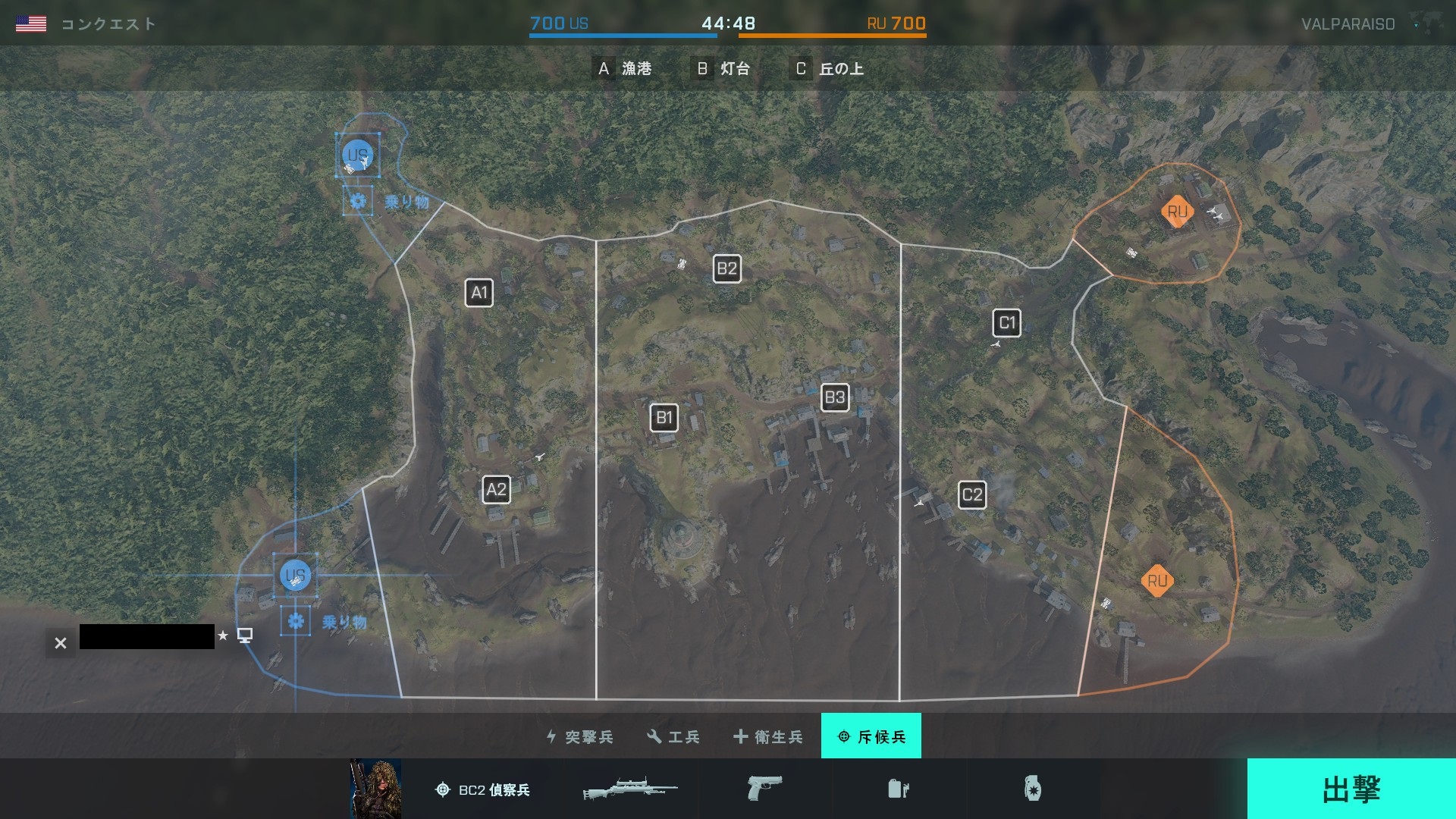This screenshot has width=1456, height=819.
Task: Select sector B3 on the map
Action: pos(834,397)
